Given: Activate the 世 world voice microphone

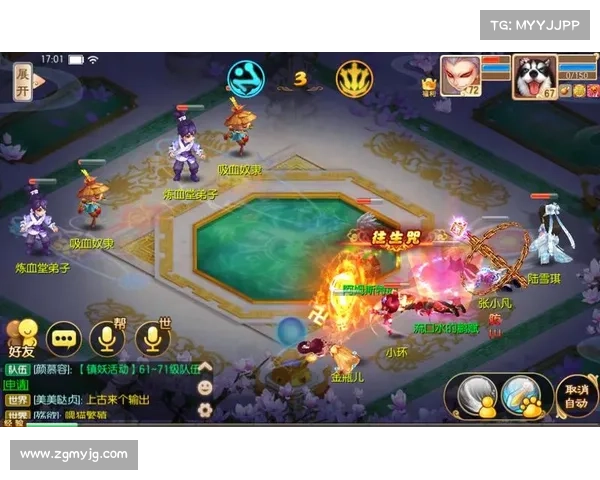Looking at the screenshot, I should coord(153,338).
